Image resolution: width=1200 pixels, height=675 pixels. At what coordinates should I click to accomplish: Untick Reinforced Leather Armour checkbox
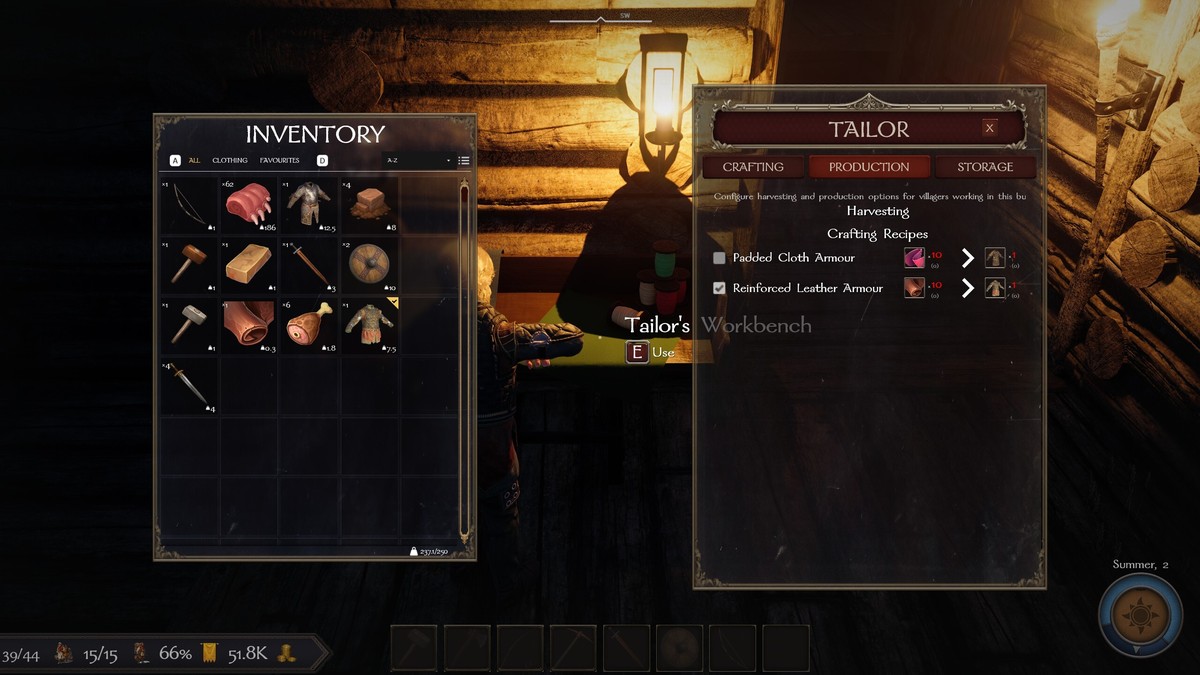719,288
